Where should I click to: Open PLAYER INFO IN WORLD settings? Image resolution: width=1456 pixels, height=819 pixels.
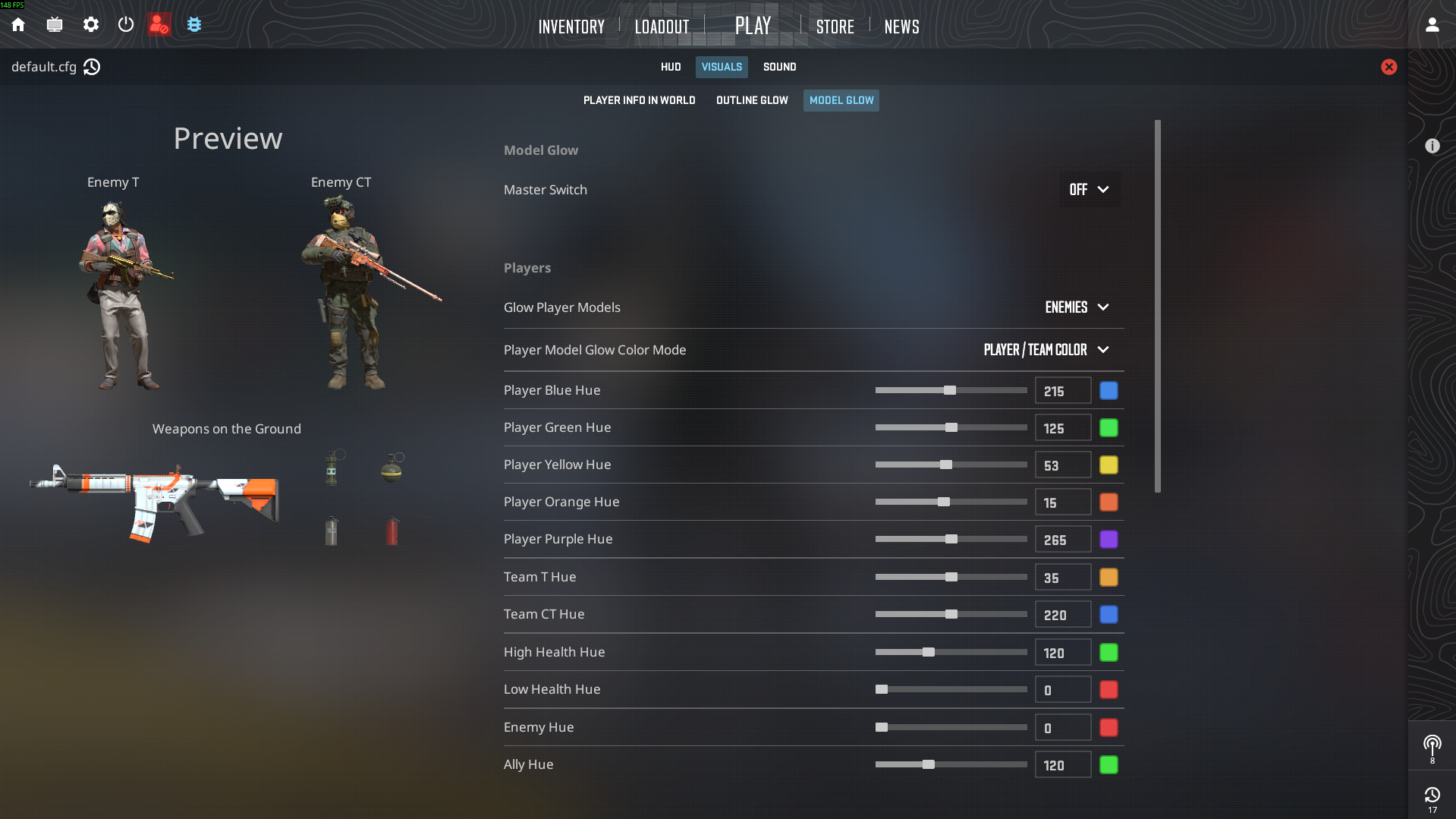[x=639, y=99]
